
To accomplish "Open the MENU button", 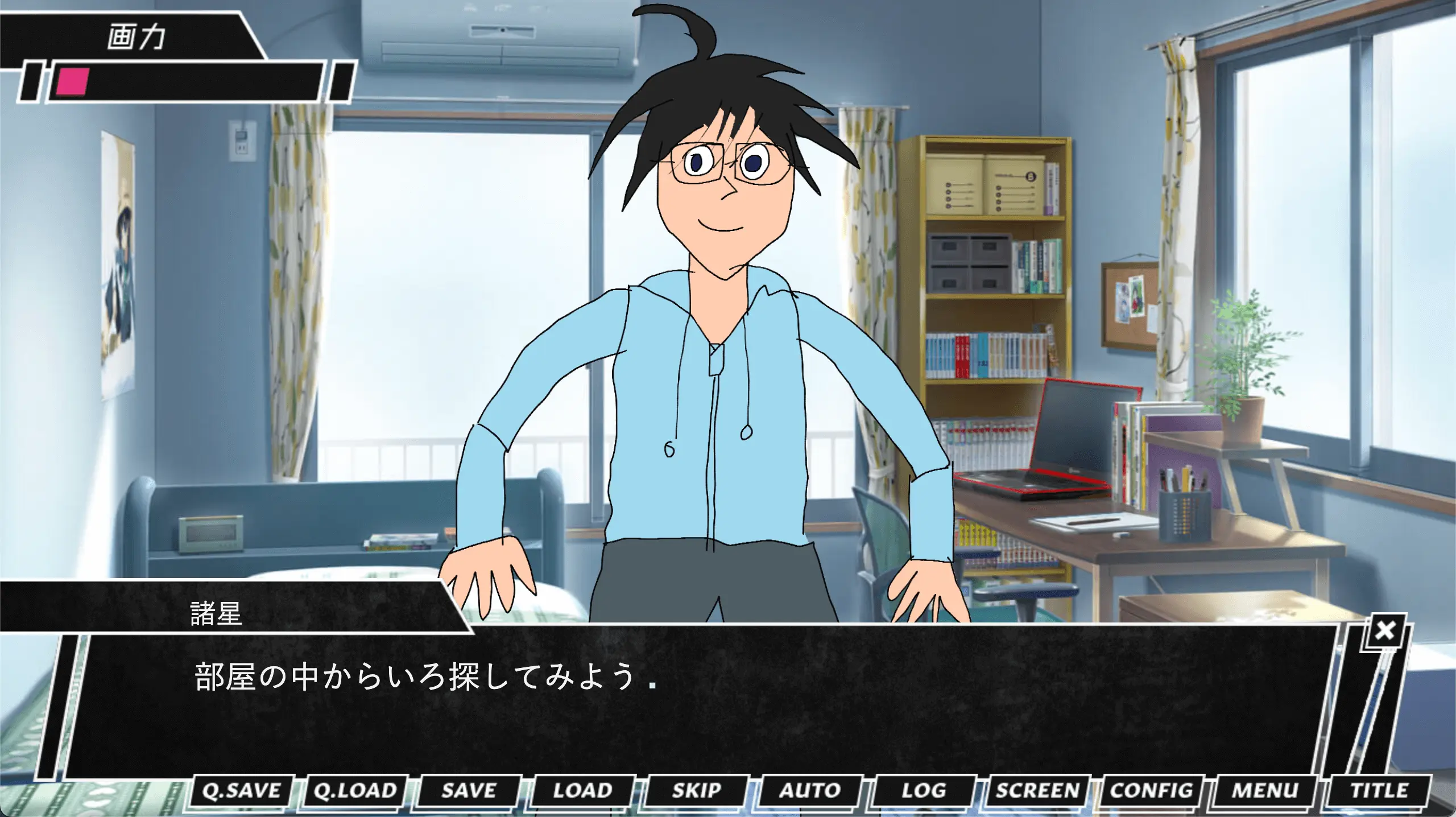I will coord(1265,791).
